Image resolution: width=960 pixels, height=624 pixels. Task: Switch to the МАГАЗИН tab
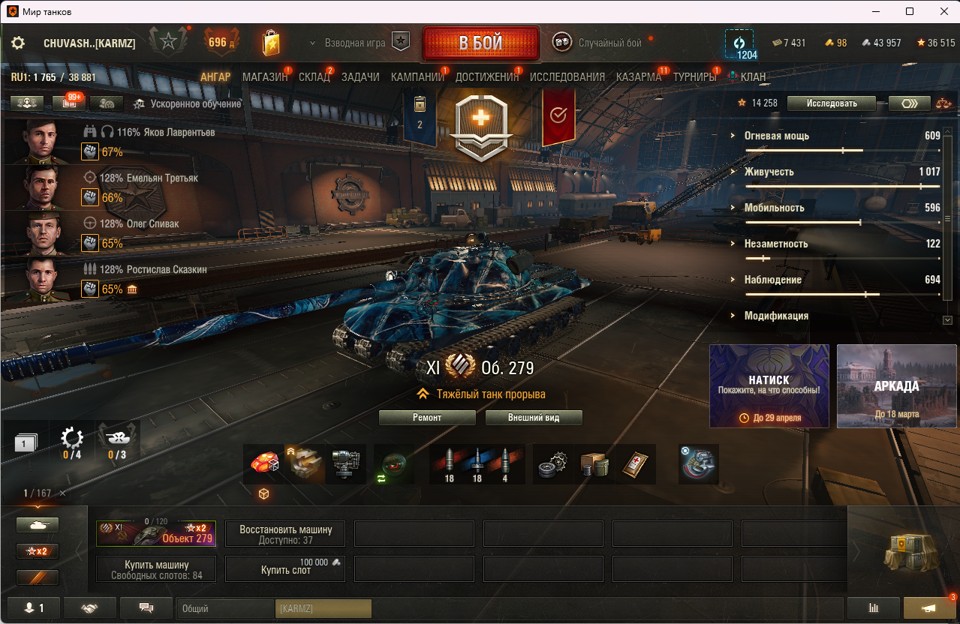264,77
